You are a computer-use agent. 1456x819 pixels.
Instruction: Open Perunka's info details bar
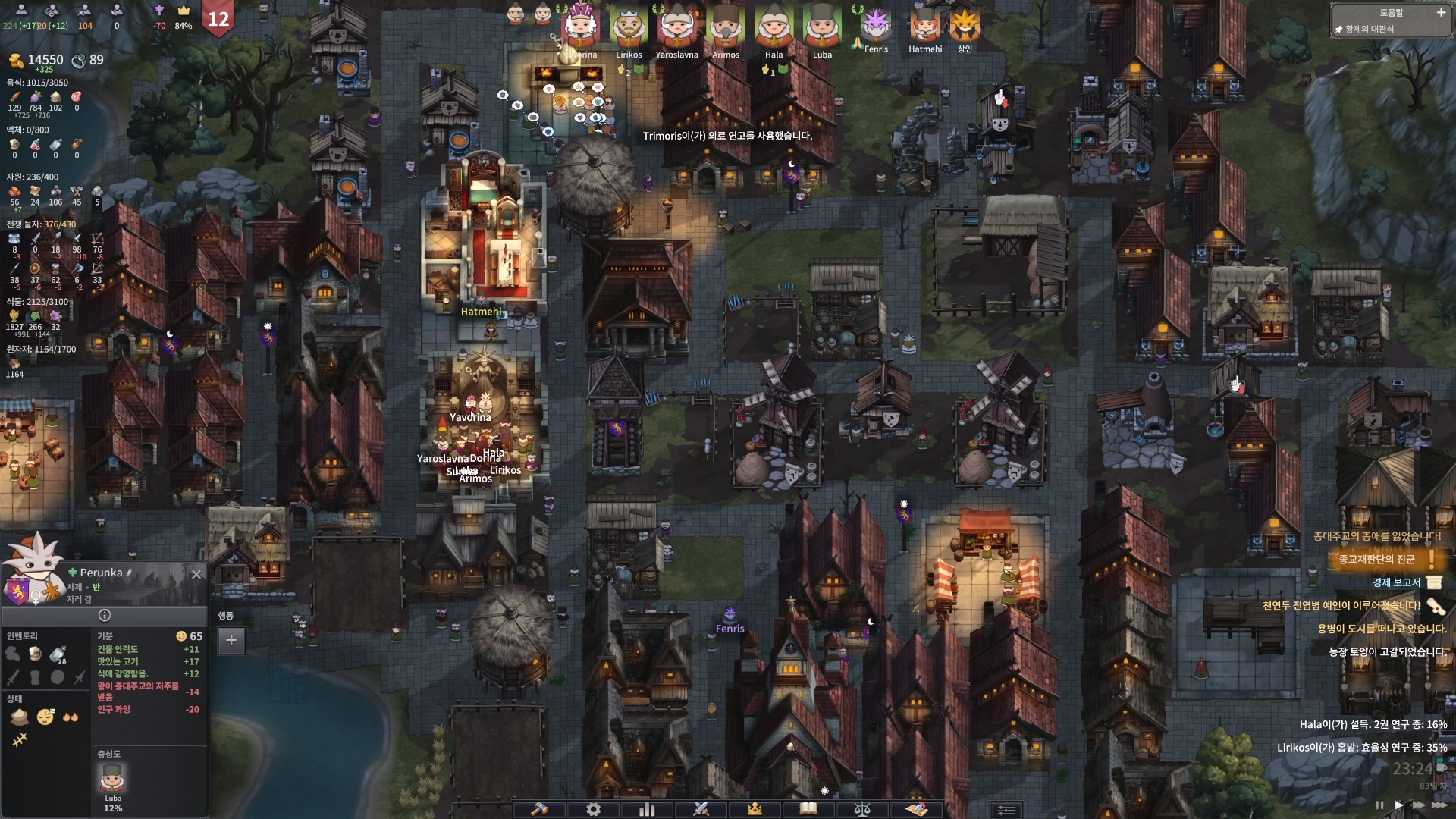[x=105, y=616]
